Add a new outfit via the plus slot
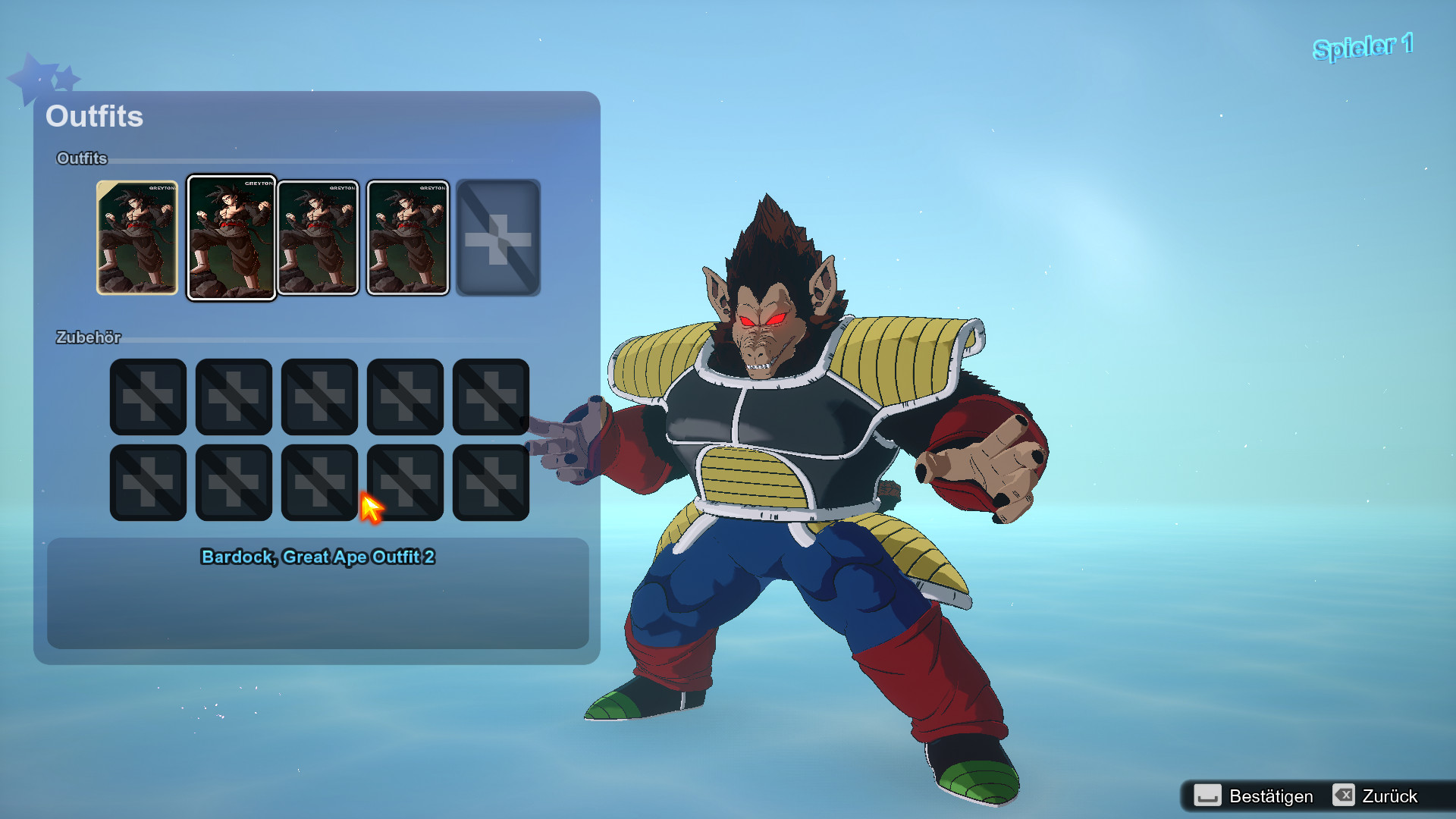Image resolution: width=1456 pixels, height=819 pixels. coord(497,237)
